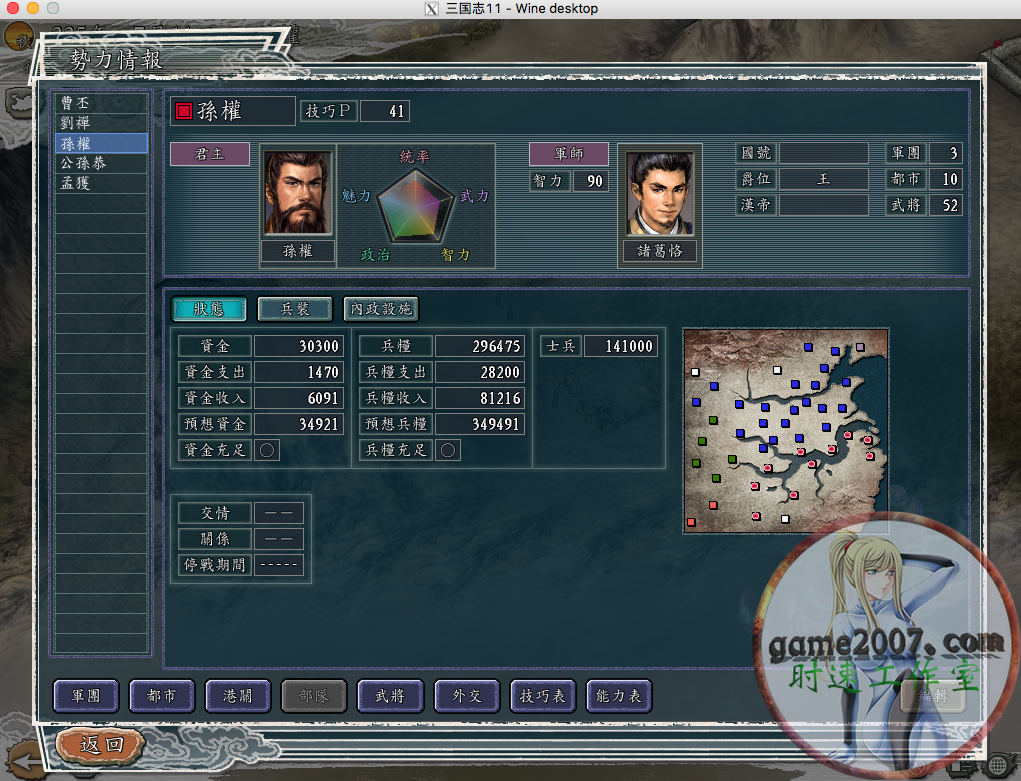This screenshot has height=781, width=1021.
Task: Pick 公孫恭 in the faction list
Action: [100, 163]
